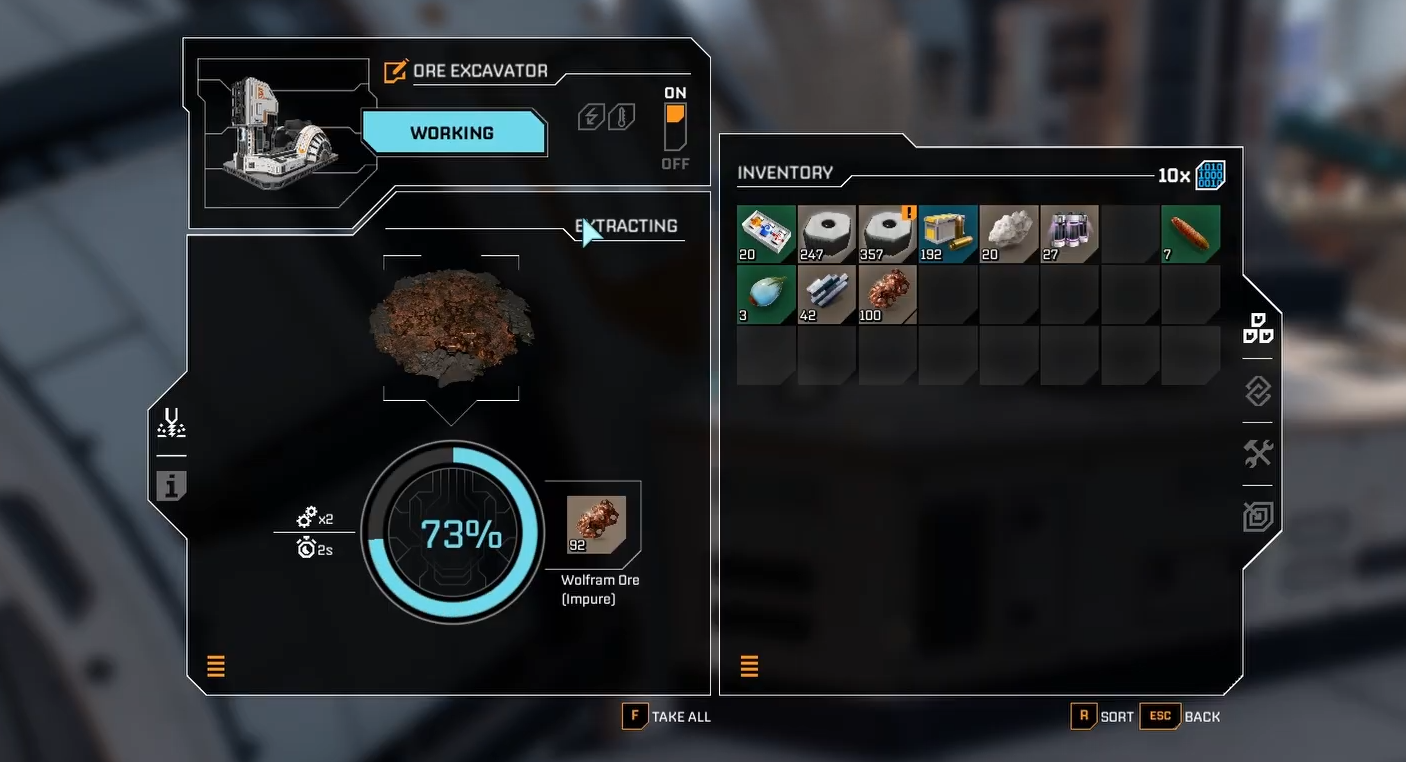The width and height of the screenshot is (1406, 762).
Task: Take the Wolfram Ore from the output slot
Action: tap(596, 524)
